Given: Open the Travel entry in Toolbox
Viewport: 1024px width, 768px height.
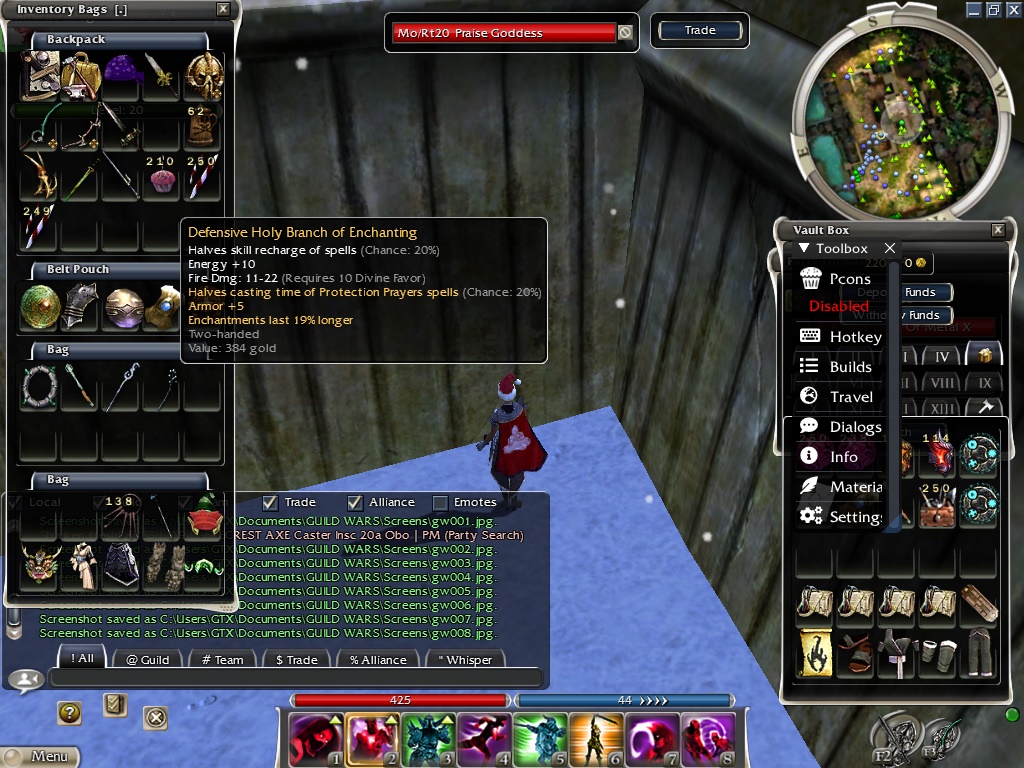Looking at the screenshot, I should (x=851, y=397).
